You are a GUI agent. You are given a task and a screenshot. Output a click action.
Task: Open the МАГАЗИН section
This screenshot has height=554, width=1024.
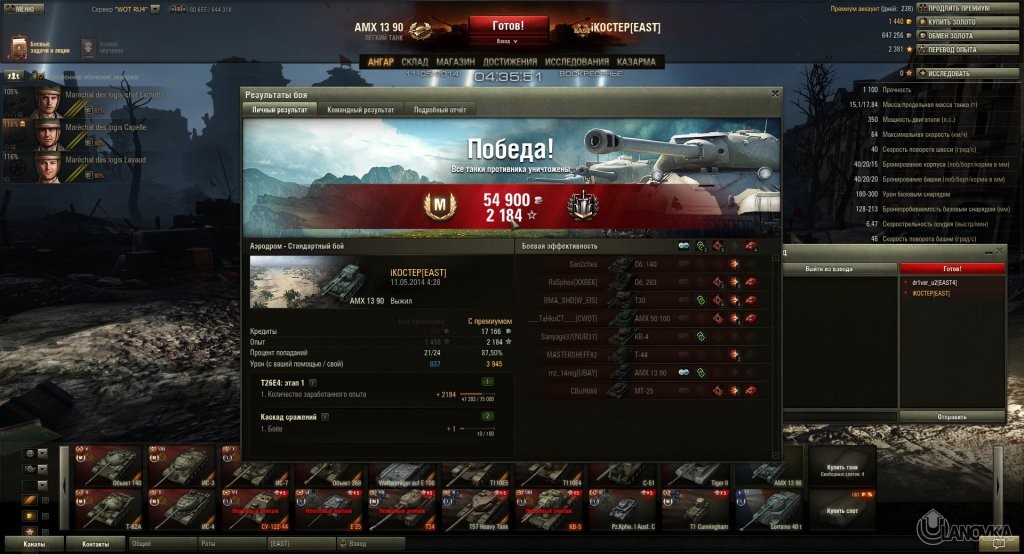455,62
